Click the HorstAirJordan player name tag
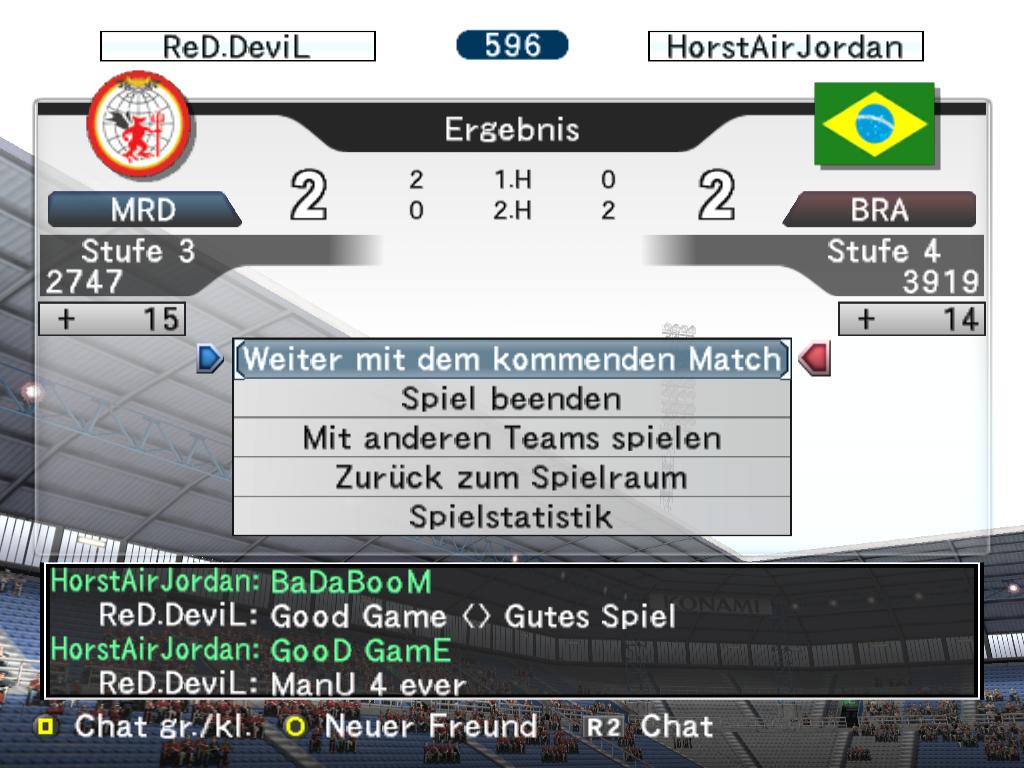This screenshot has width=1024, height=768. (785, 47)
